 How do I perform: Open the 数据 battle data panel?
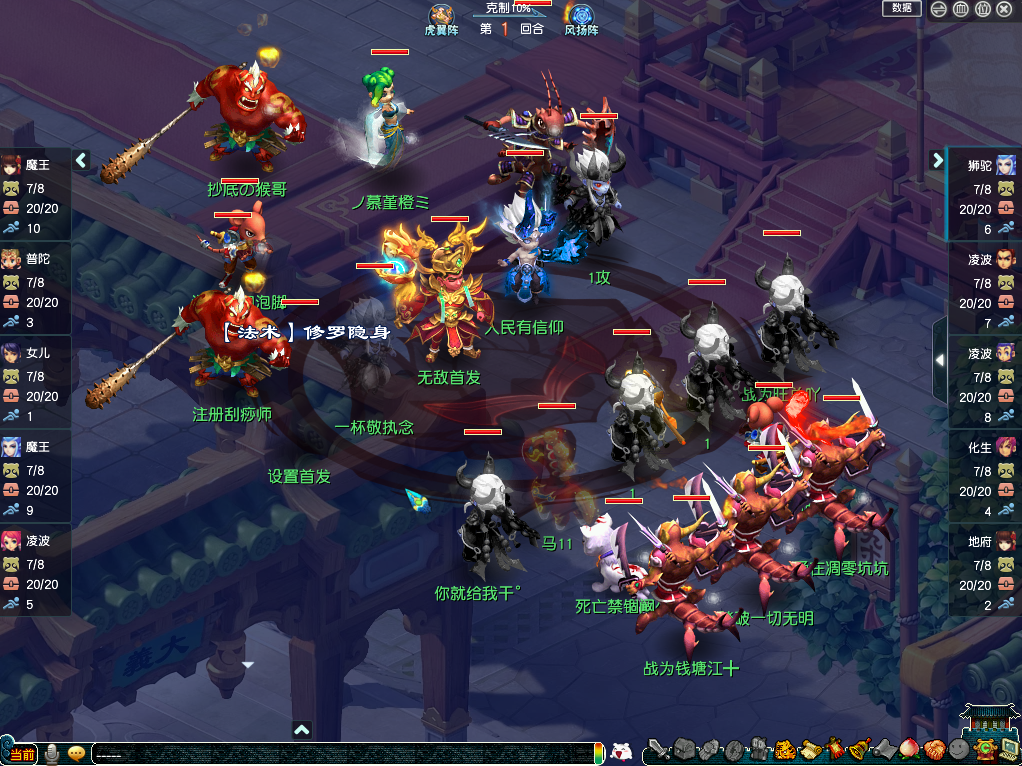pos(901,8)
